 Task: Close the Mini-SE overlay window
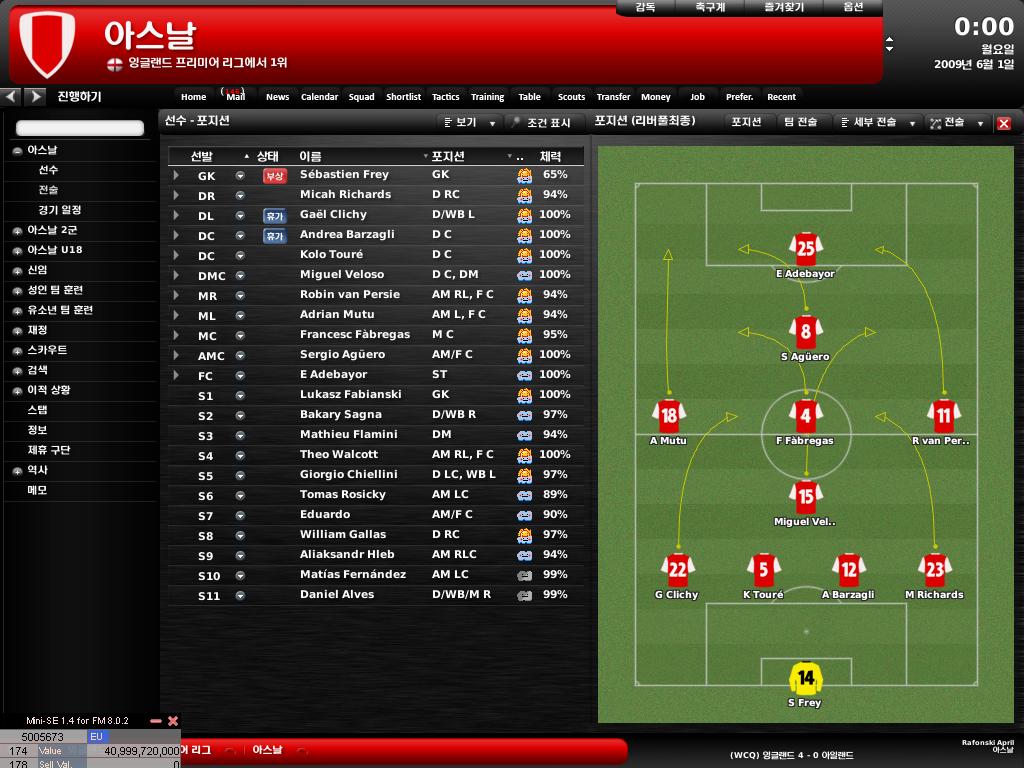tap(173, 721)
